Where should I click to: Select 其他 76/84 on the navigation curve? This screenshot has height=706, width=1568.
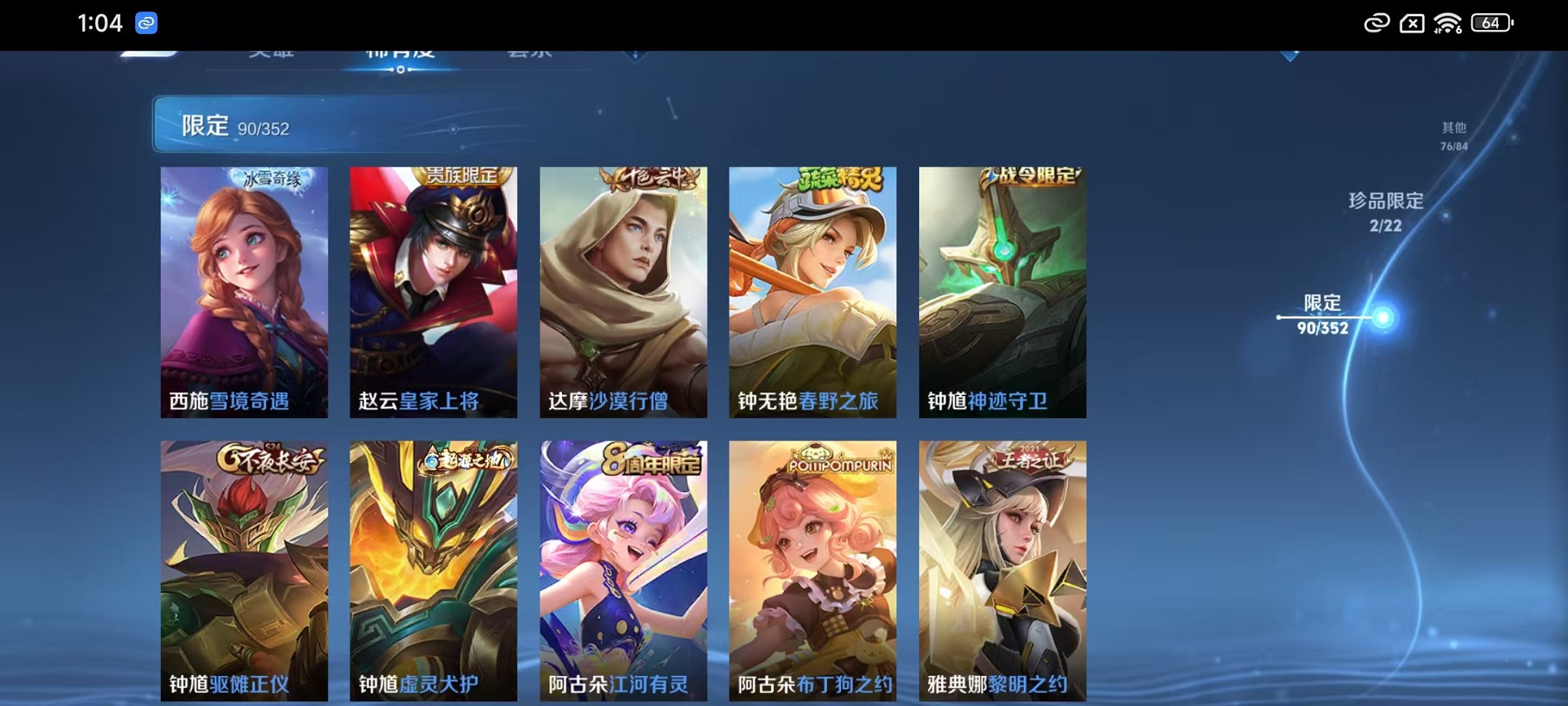(x=1453, y=135)
